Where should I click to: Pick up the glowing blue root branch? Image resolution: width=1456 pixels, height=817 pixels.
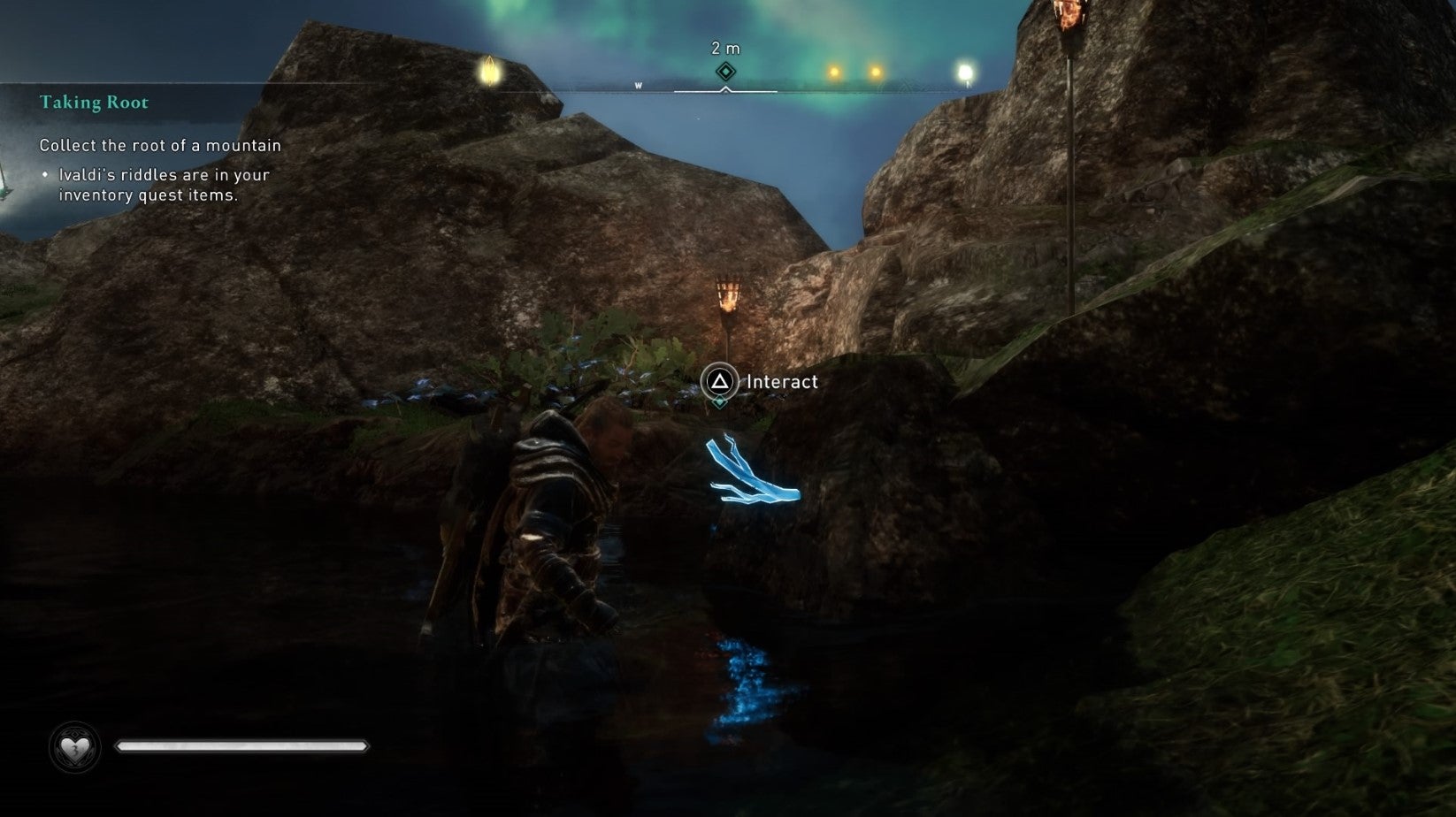pyautogui.click(x=752, y=477)
